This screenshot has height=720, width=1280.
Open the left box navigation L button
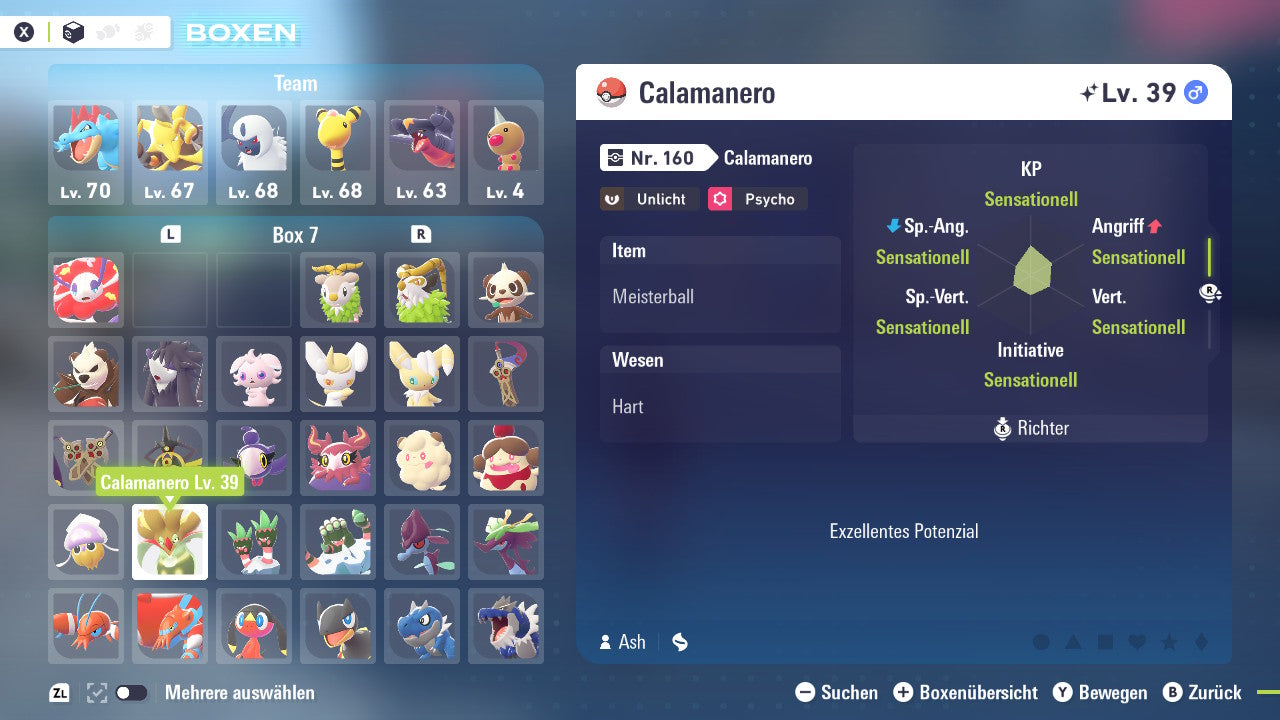[x=170, y=232]
